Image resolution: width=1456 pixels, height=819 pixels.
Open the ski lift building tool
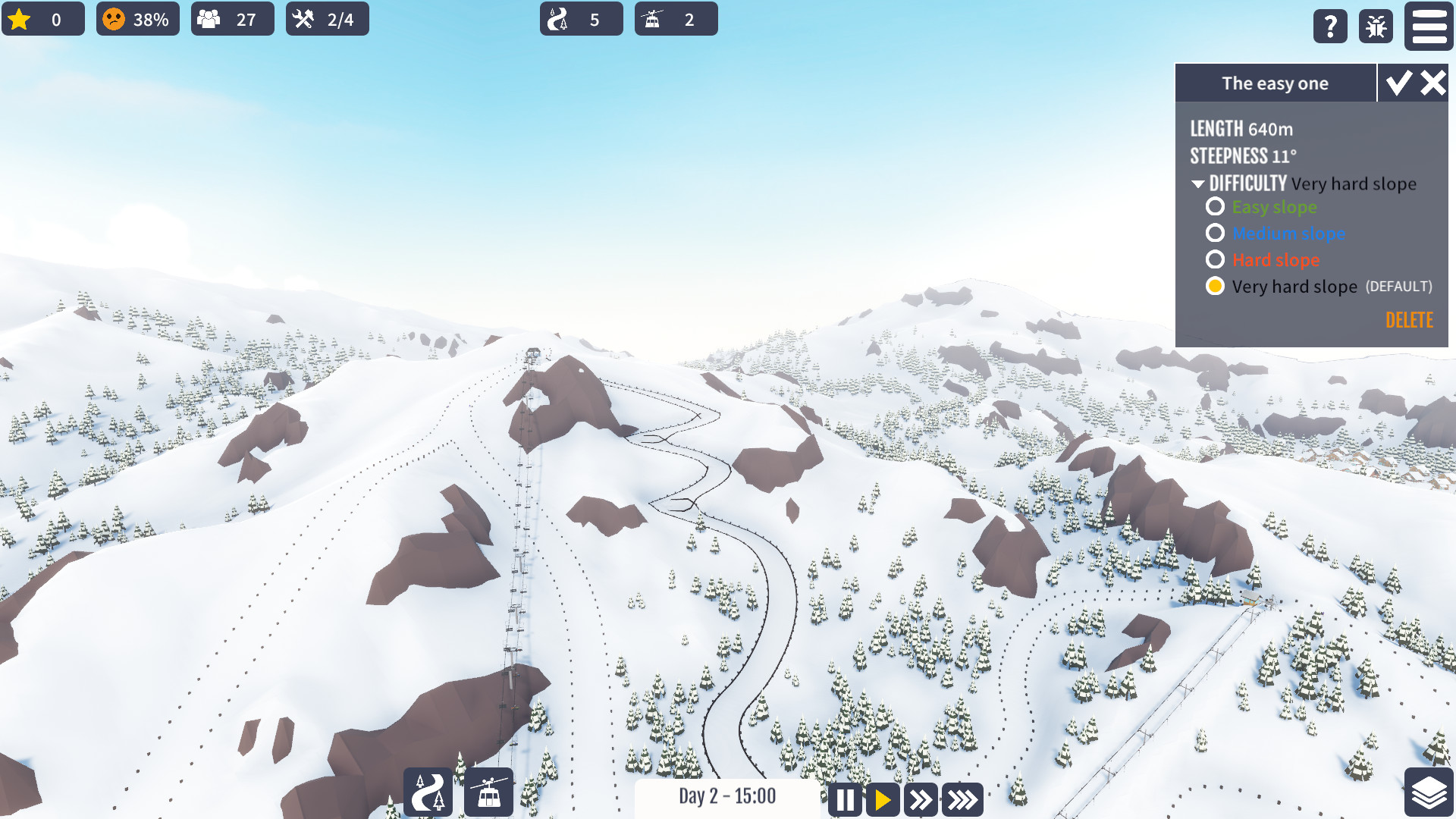[488, 792]
